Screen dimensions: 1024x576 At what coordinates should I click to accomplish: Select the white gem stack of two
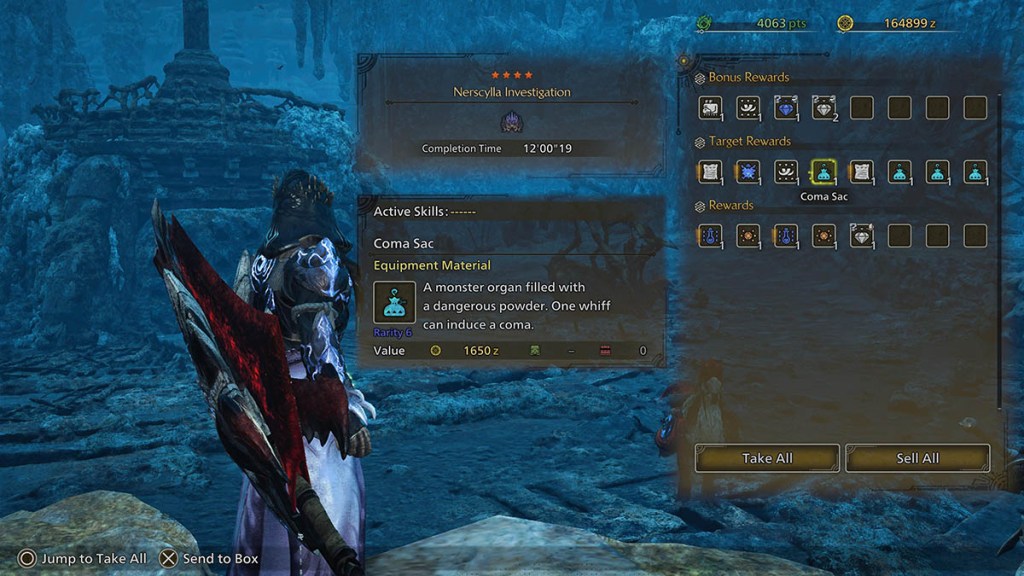[x=823, y=107]
